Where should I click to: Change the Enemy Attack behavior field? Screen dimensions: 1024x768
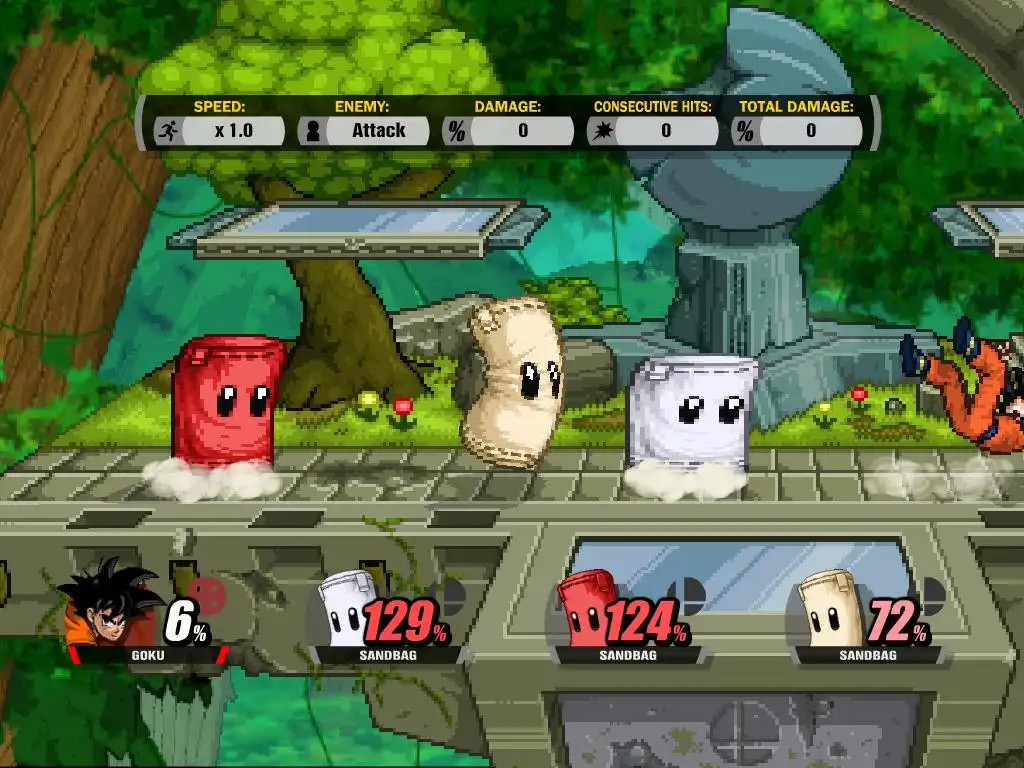point(378,131)
